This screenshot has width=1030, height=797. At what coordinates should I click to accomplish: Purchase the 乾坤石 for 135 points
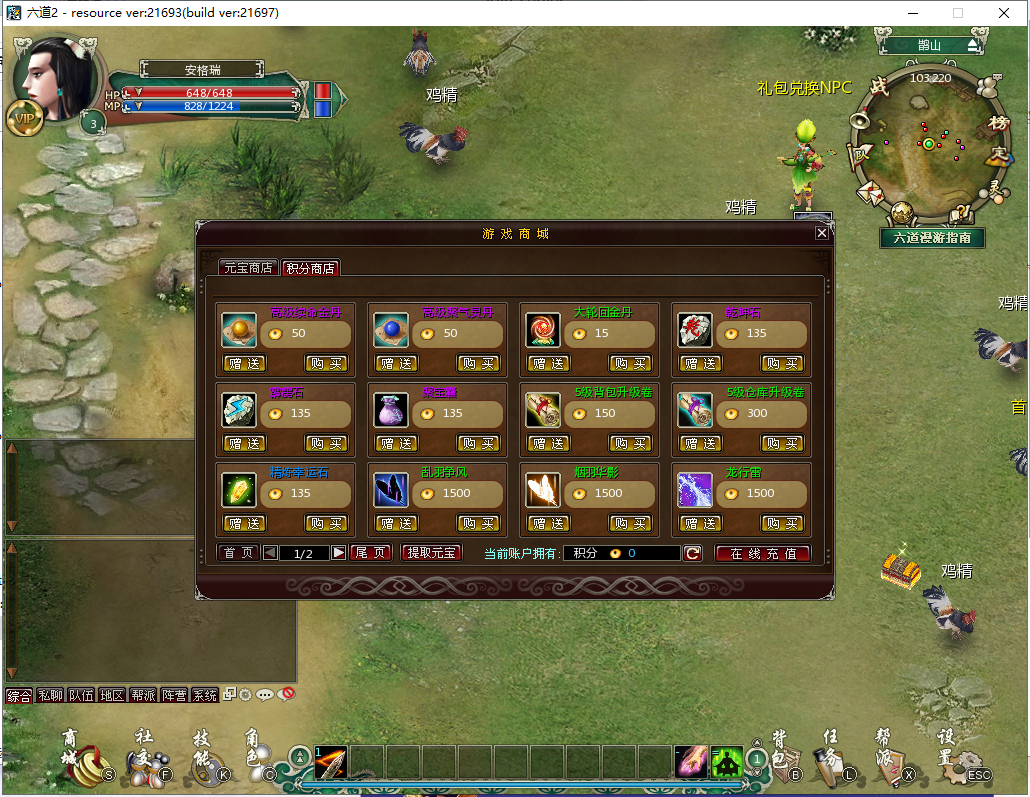(x=782, y=363)
